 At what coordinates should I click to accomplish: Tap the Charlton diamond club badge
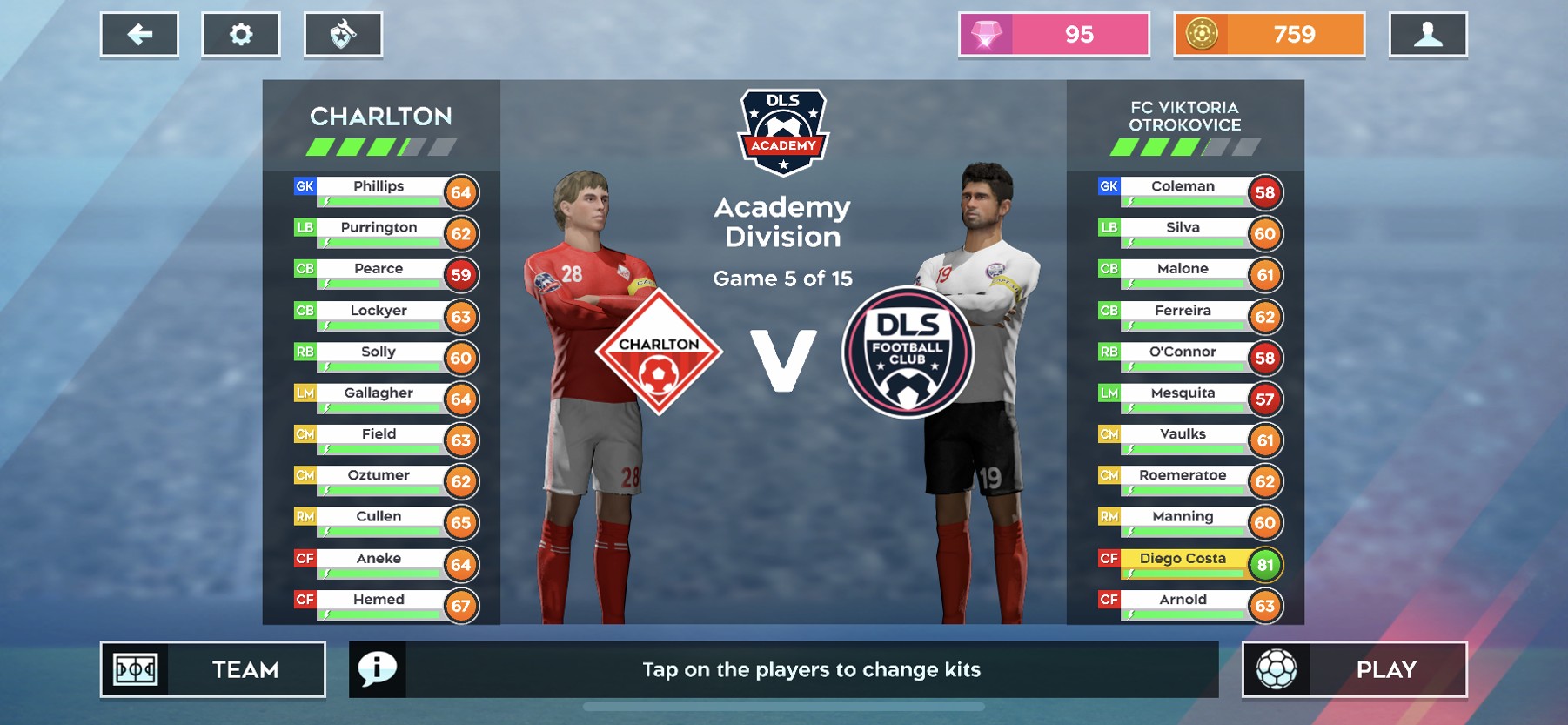tap(659, 352)
